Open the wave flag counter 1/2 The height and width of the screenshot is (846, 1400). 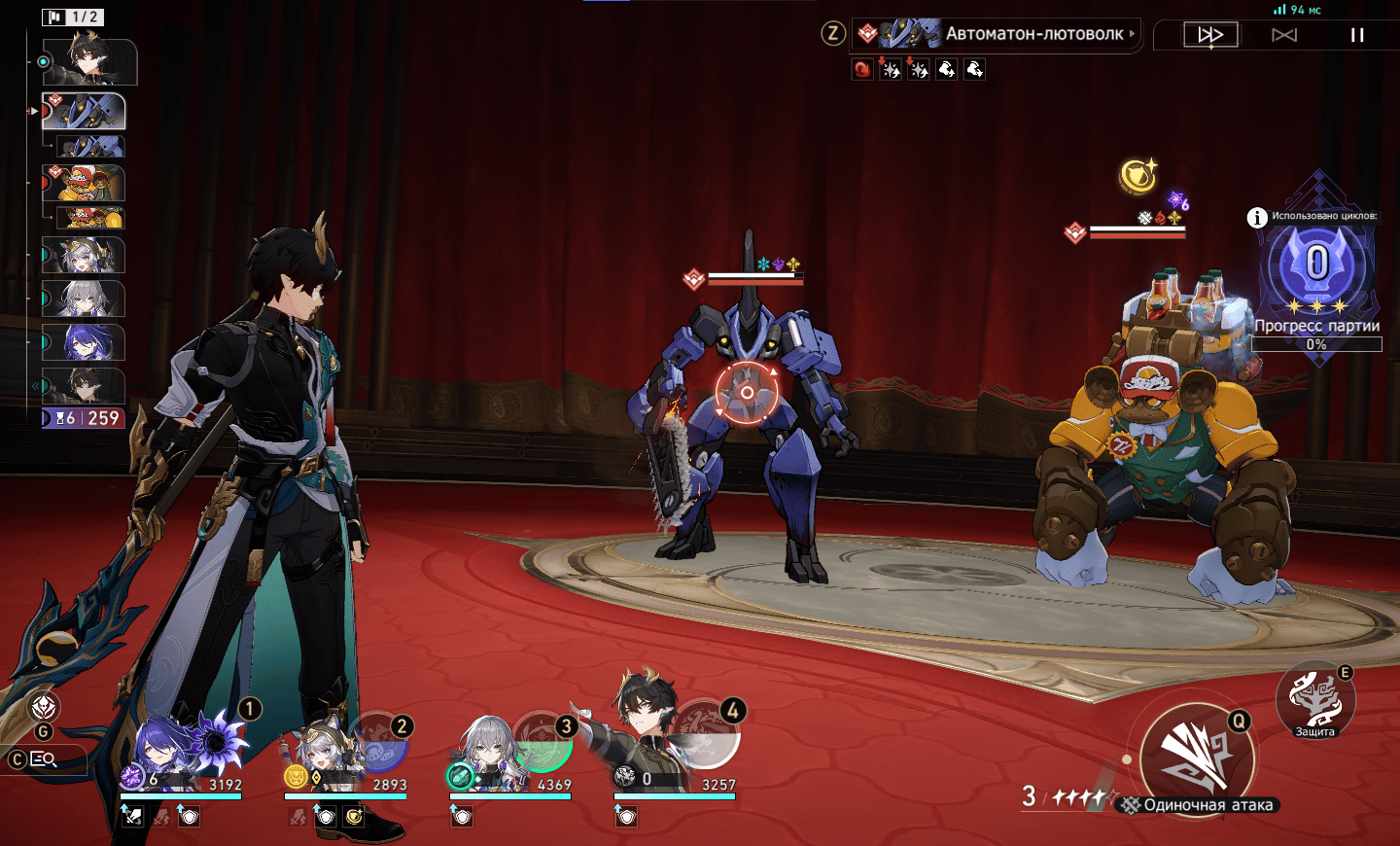click(73, 17)
